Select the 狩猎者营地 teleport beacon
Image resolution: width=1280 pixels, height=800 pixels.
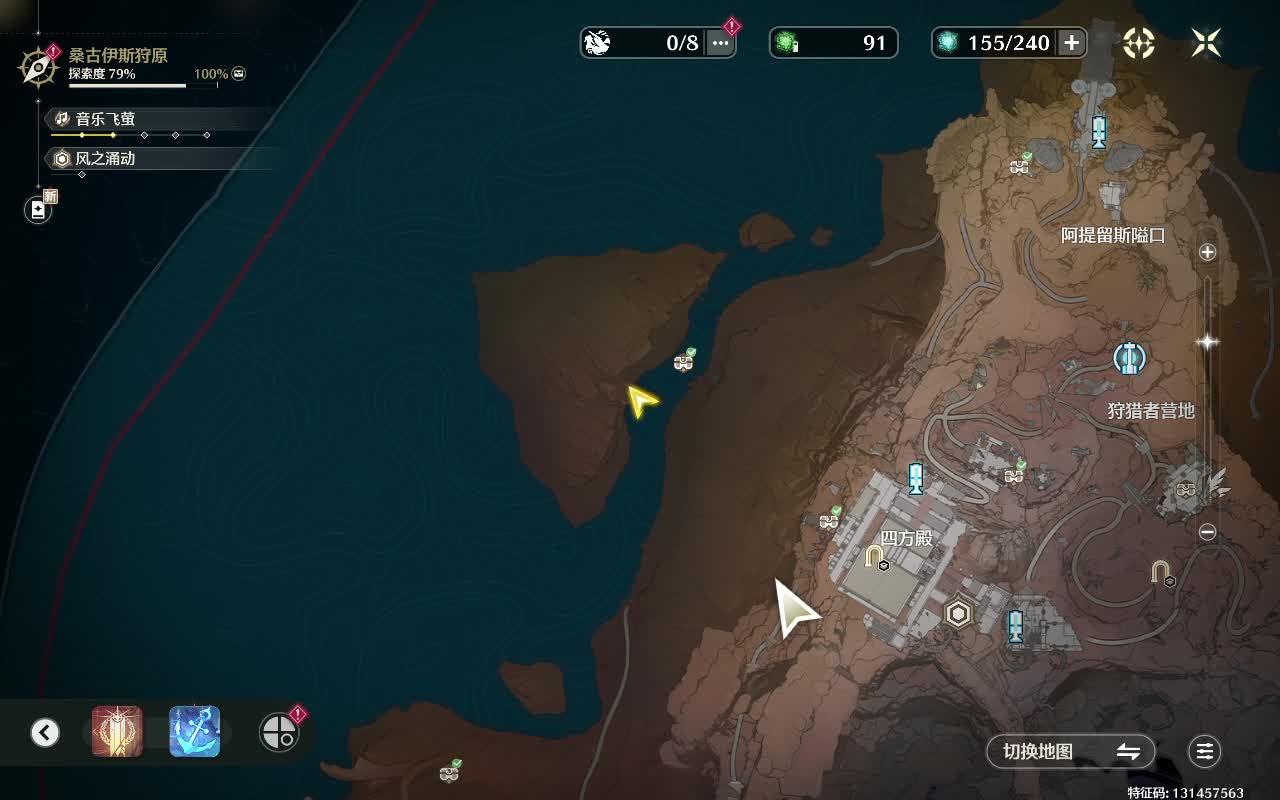click(1130, 358)
